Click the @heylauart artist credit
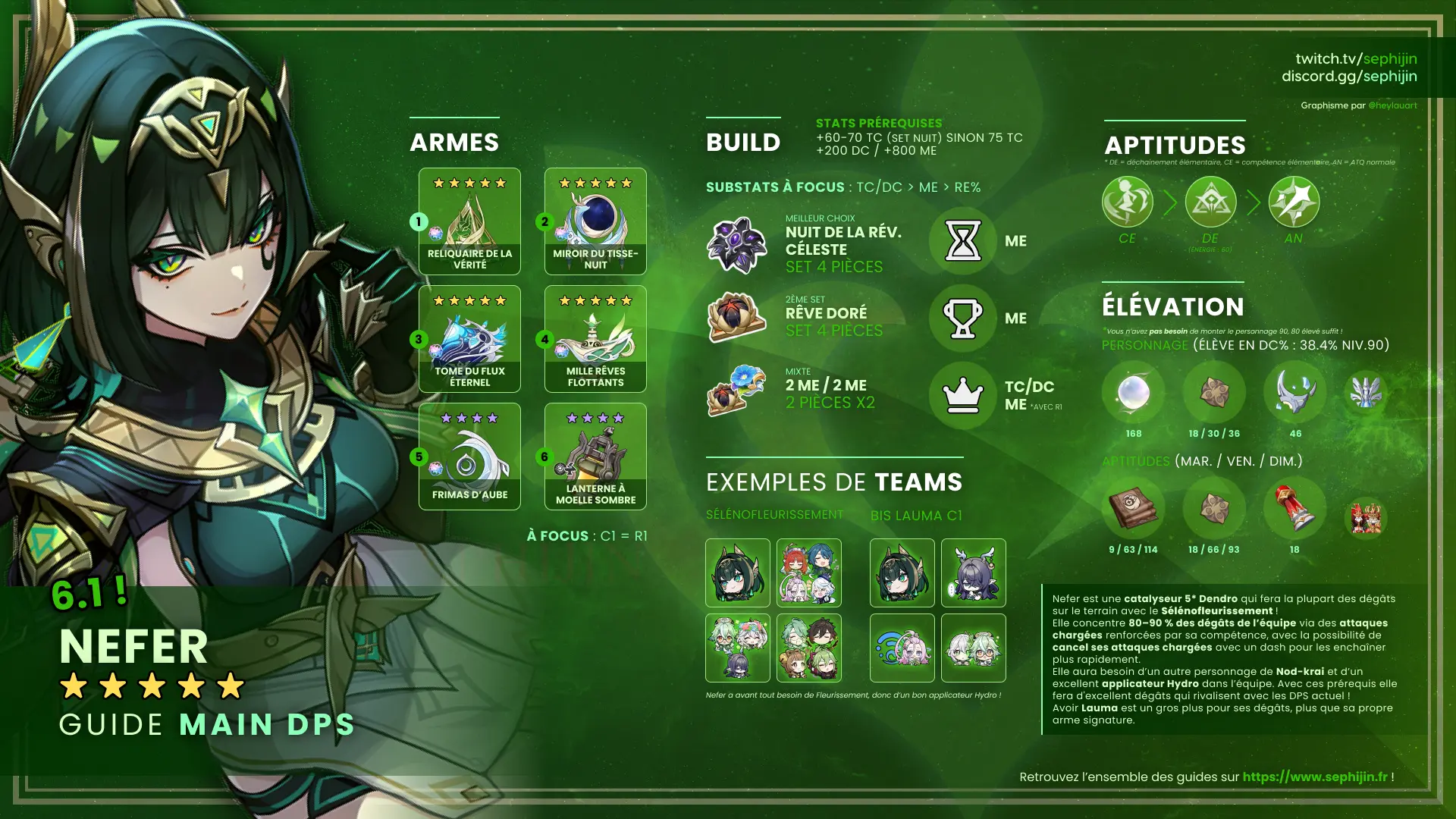This screenshot has width=1456, height=819. point(1392,105)
